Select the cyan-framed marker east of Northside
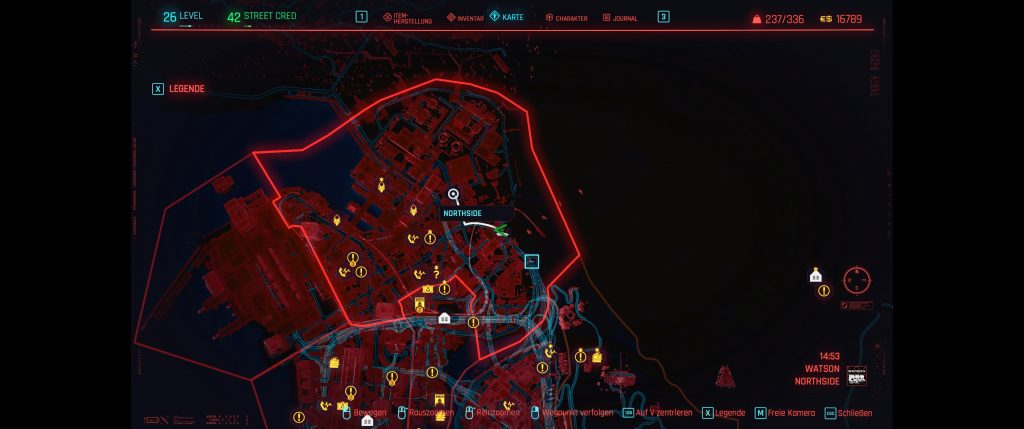 click(x=532, y=262)
